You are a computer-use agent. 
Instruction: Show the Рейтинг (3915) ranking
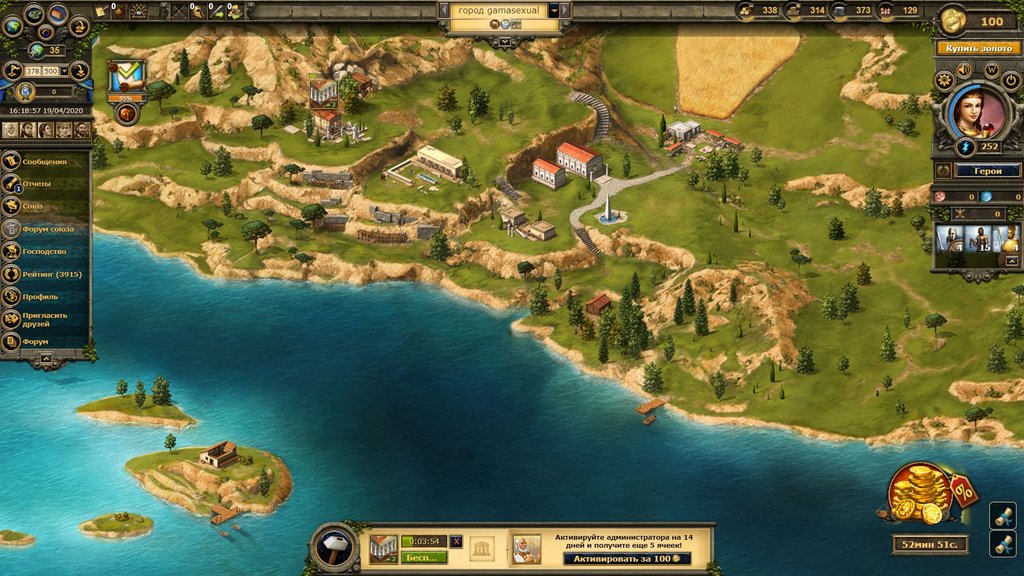click(50, 274)
